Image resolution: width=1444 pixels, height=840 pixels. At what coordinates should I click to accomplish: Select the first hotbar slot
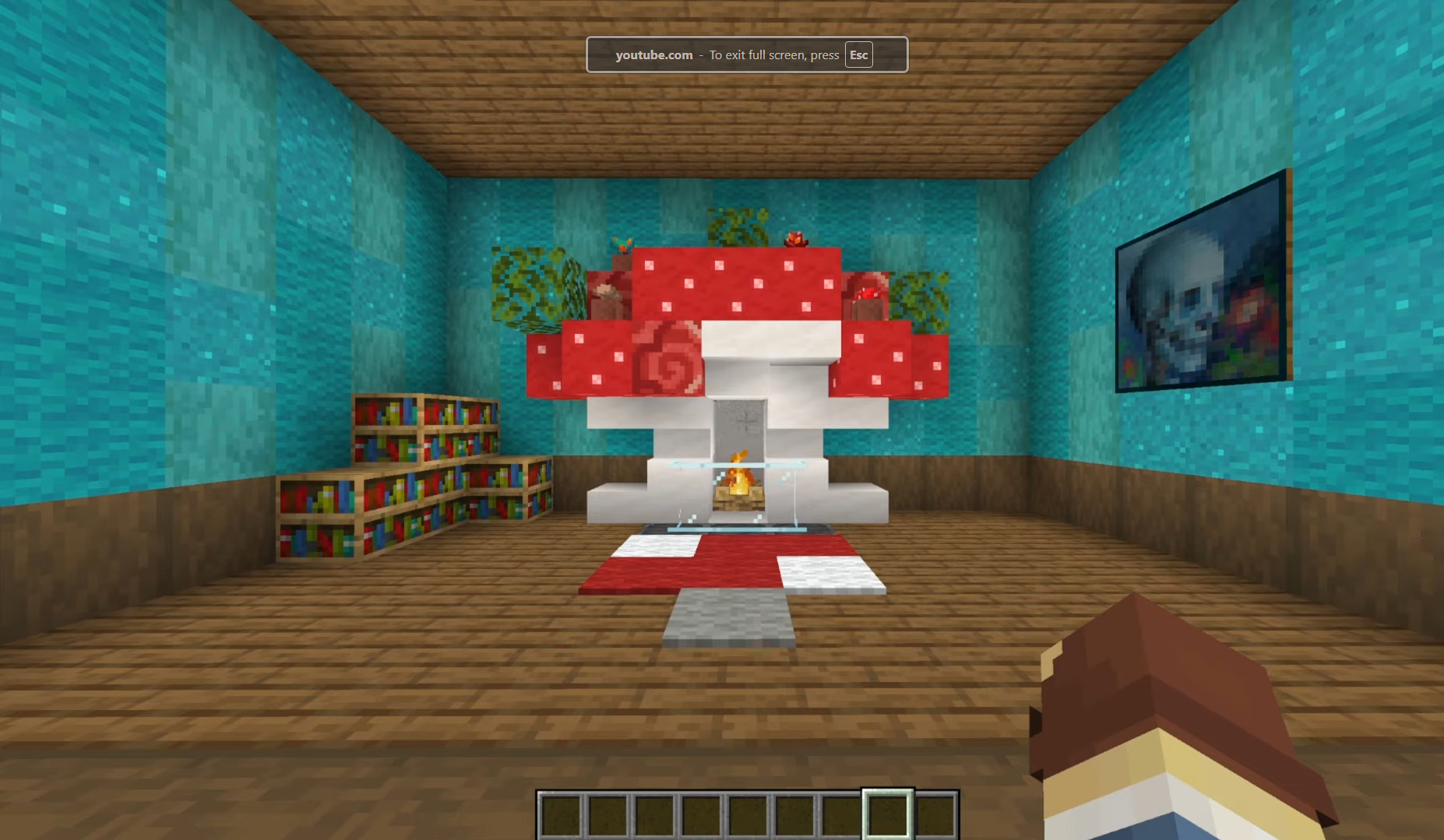coord(561,814)
